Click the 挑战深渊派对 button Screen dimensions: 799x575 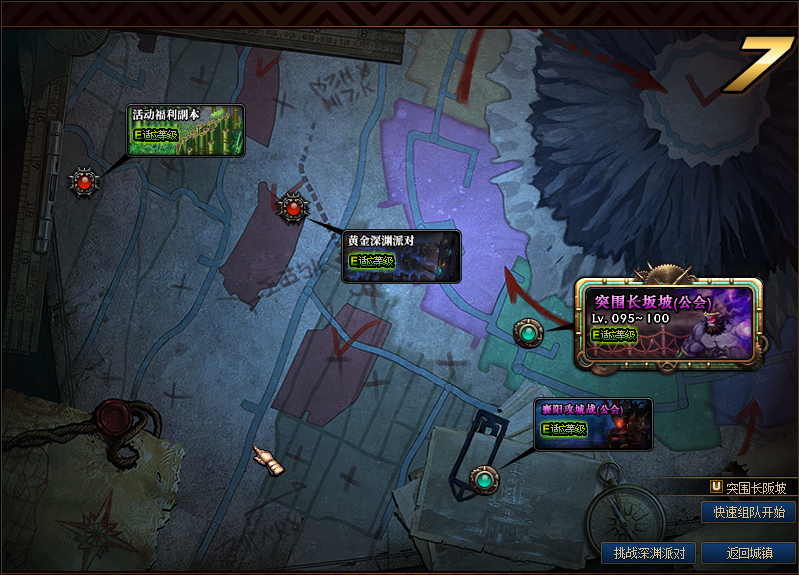(649, 553)
